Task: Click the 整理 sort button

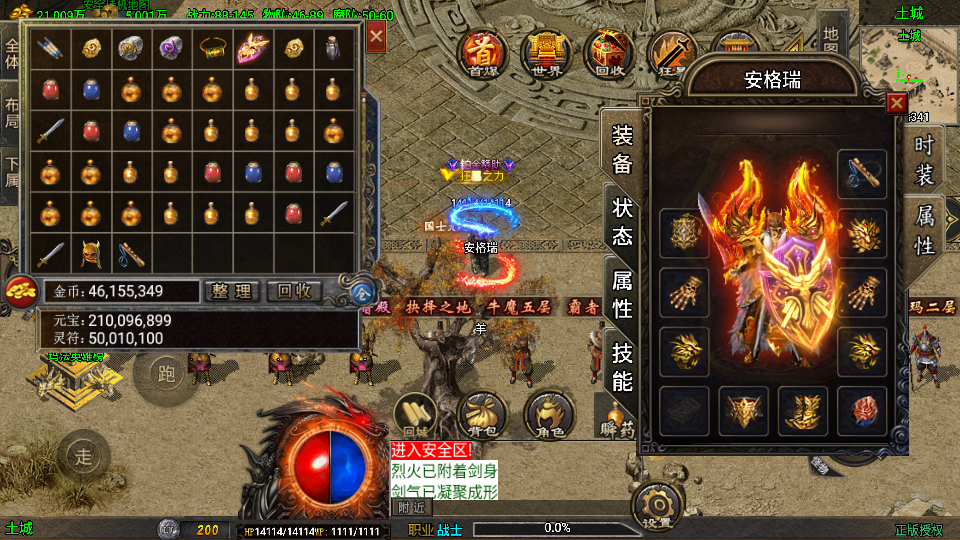Action: tap(233, 291)
